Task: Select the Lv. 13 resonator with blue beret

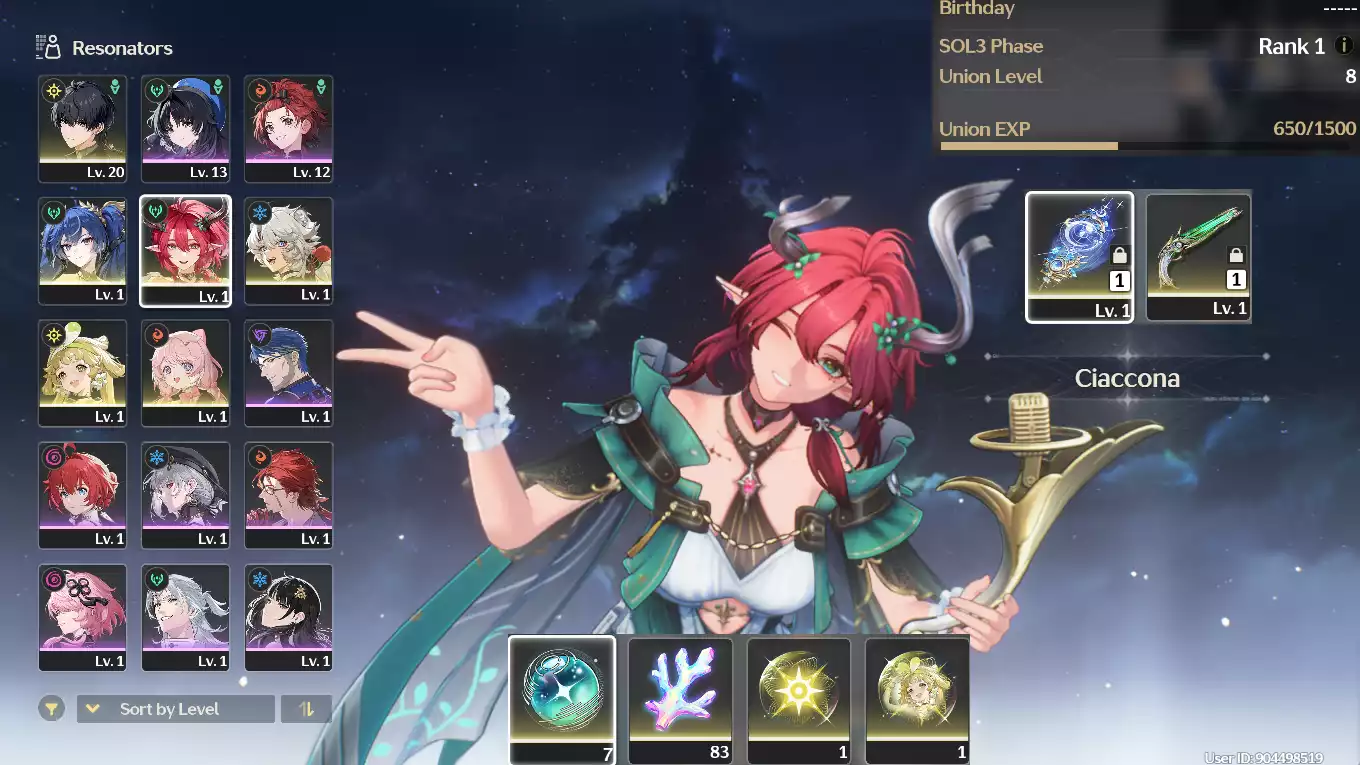Action: [186, 128]
